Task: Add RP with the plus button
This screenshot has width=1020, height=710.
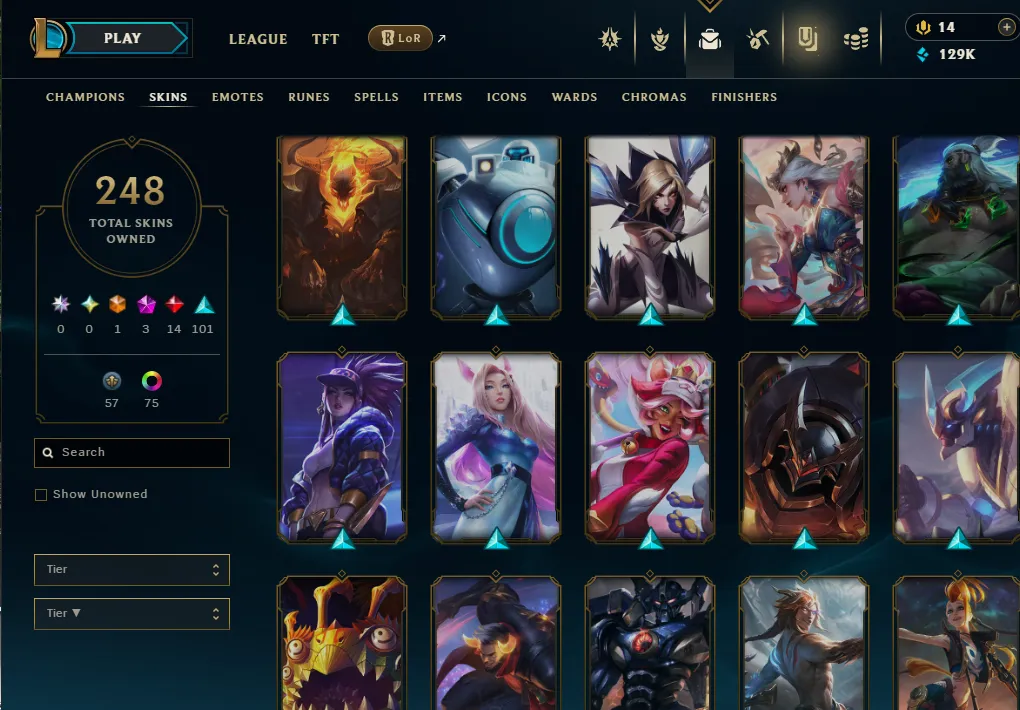Action: (1006, 27)
